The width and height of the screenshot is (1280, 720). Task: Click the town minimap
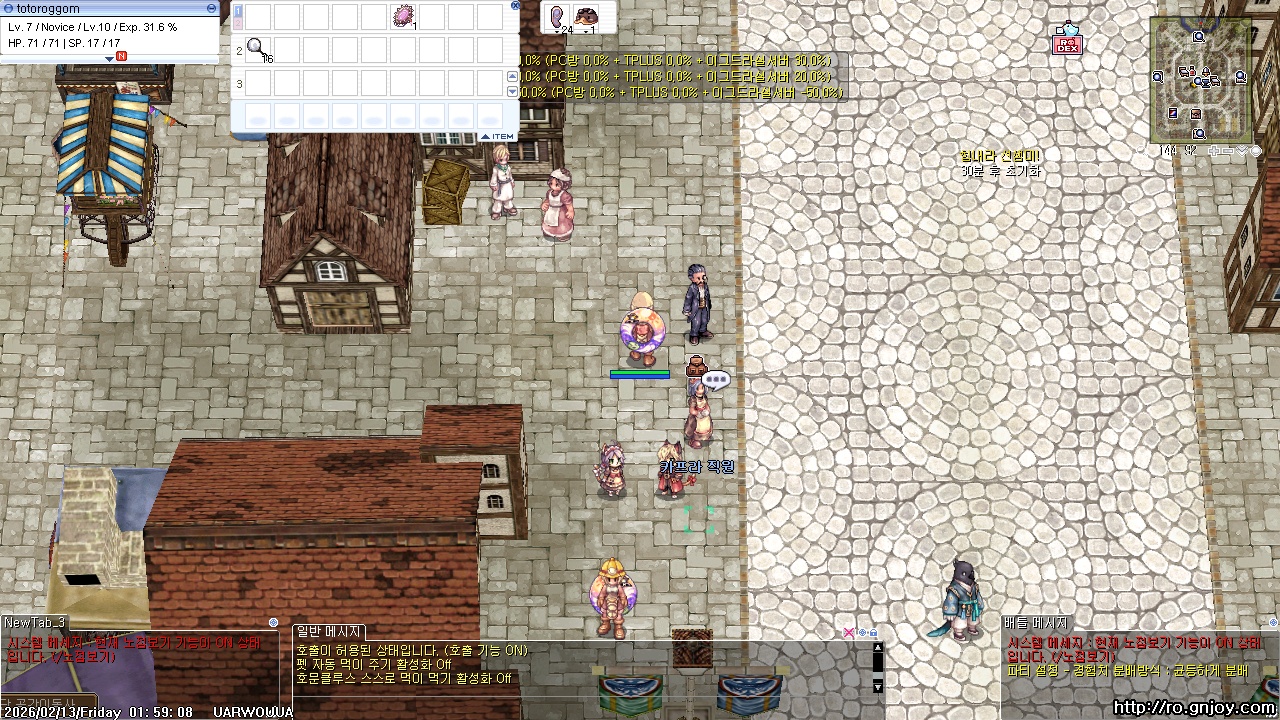pyautogui.click(x=1202, y=80)
